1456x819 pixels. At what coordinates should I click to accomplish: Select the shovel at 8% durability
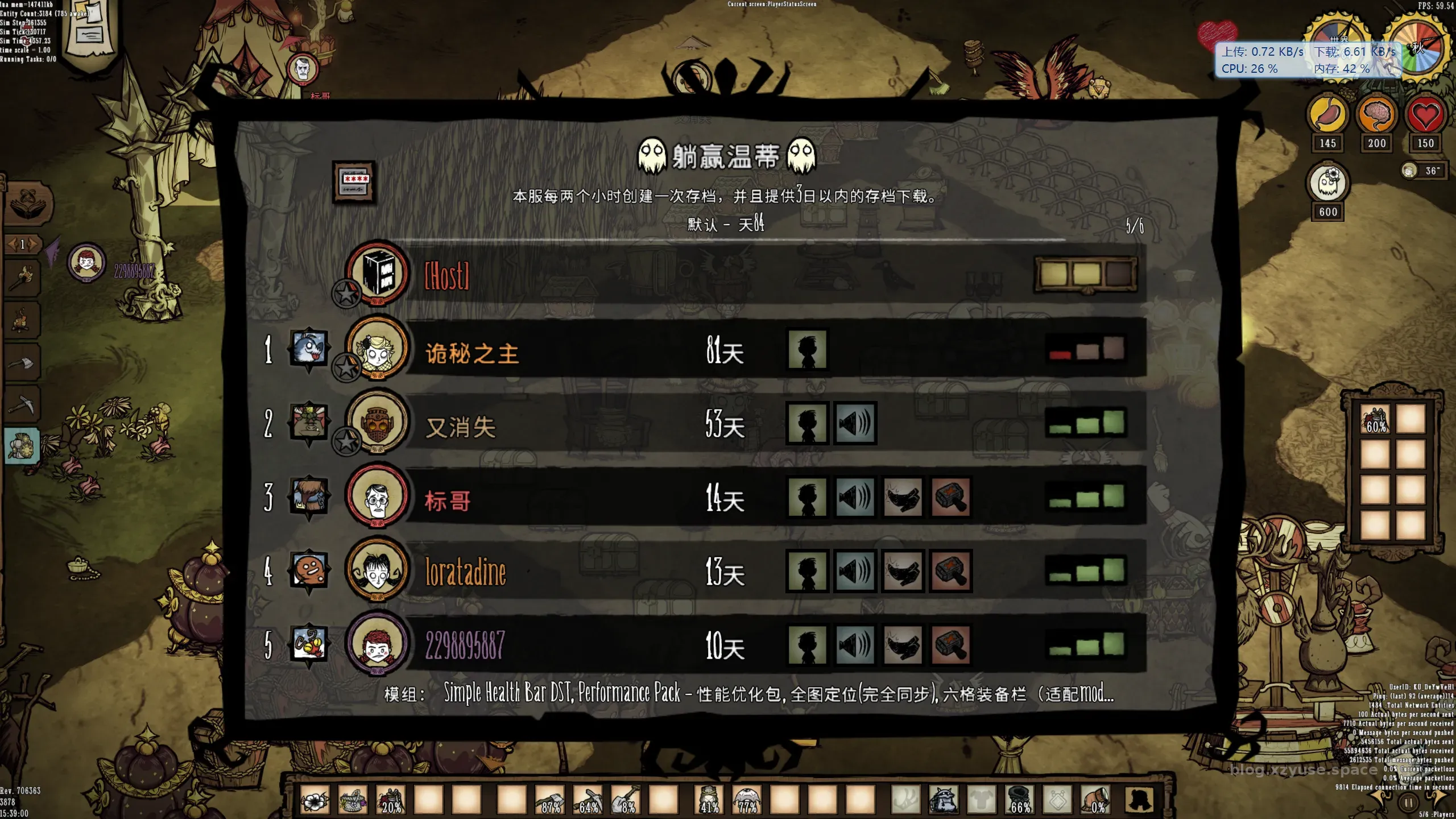click(x=626, y=800)
